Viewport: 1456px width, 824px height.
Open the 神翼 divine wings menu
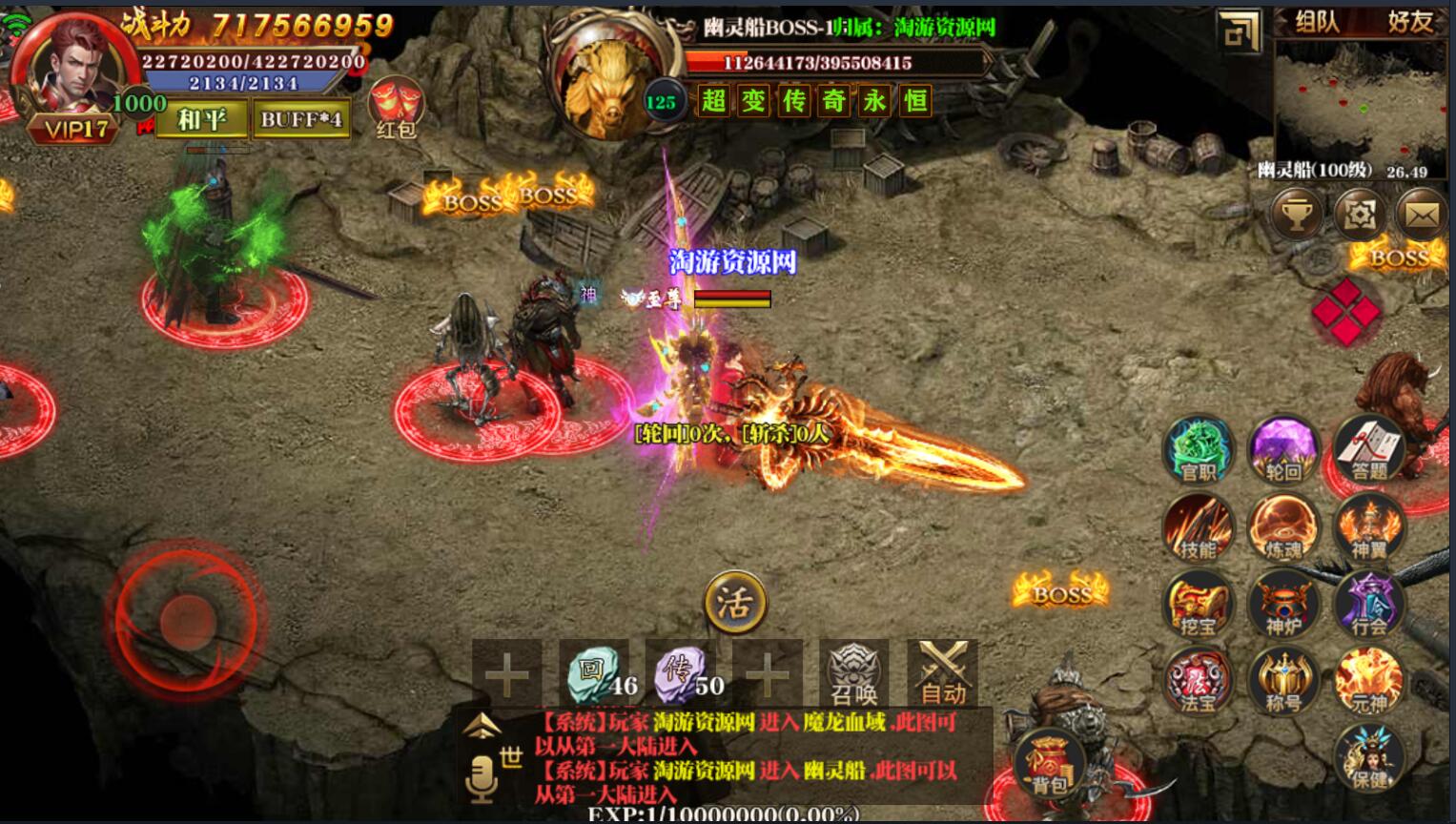[1369, 527]
